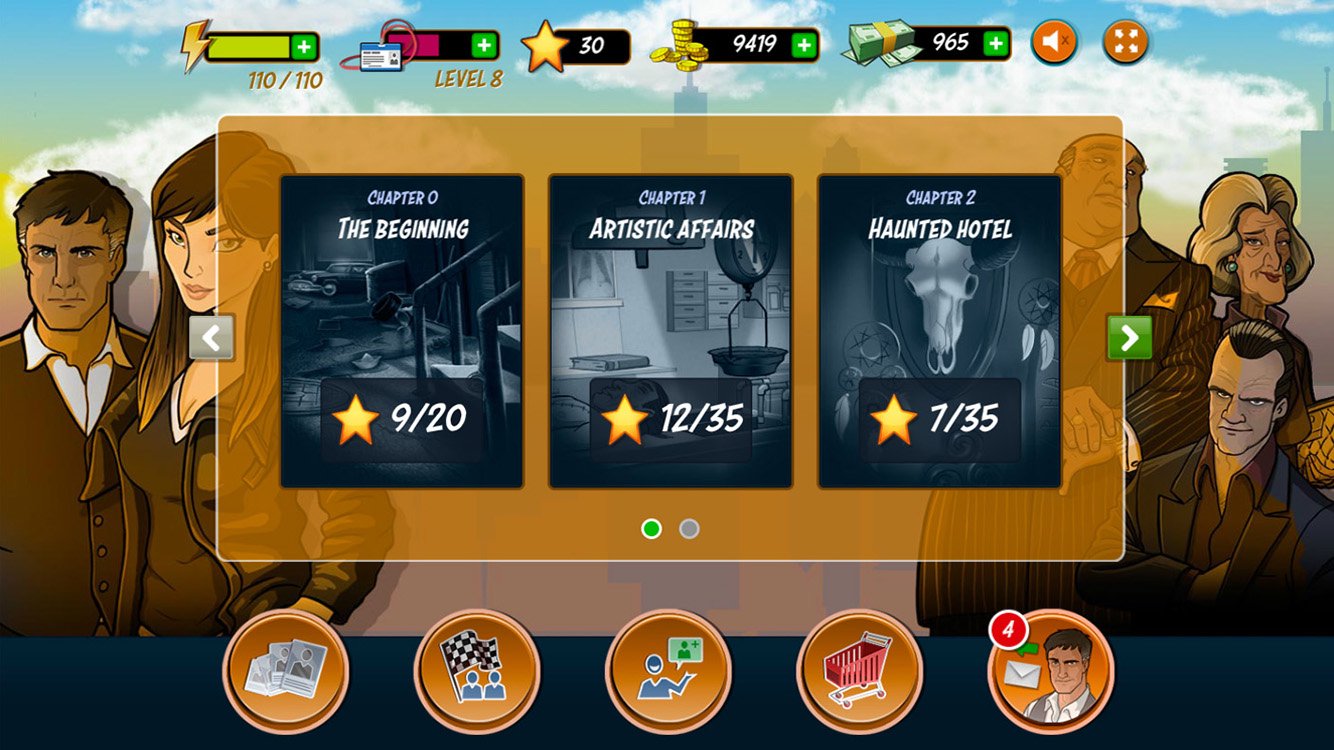
Task: Choose Chapter 2 Haunted Hotel
Action: pos(939,331)
